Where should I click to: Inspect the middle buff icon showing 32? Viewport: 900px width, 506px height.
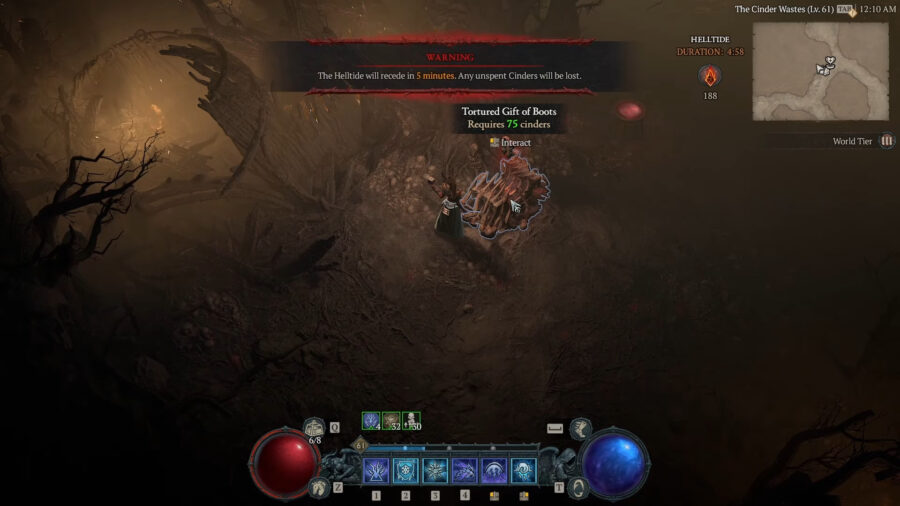point(391,421)
